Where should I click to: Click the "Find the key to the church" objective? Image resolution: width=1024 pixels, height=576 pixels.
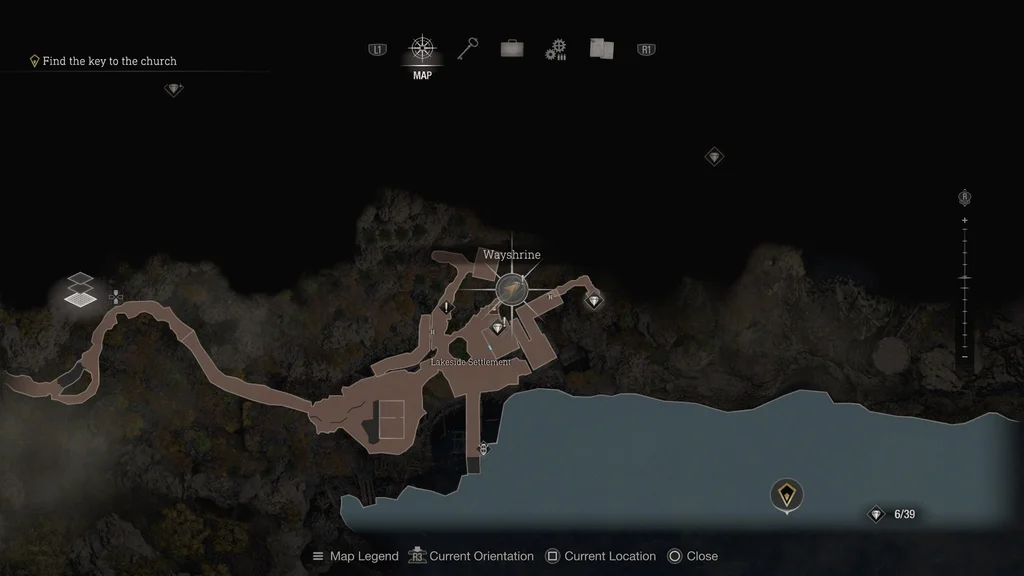click(109, 61)
